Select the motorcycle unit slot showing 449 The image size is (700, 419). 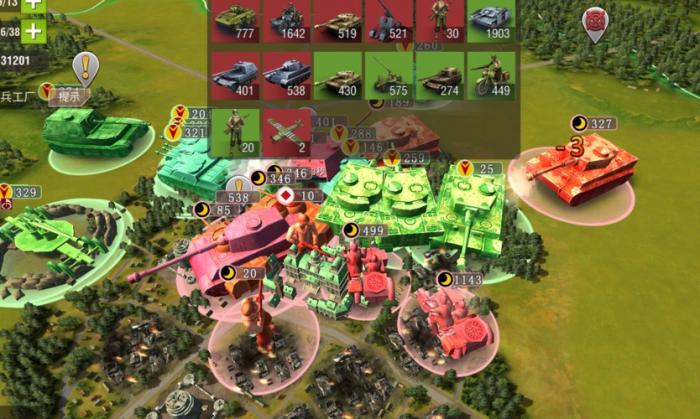point(491,75)
